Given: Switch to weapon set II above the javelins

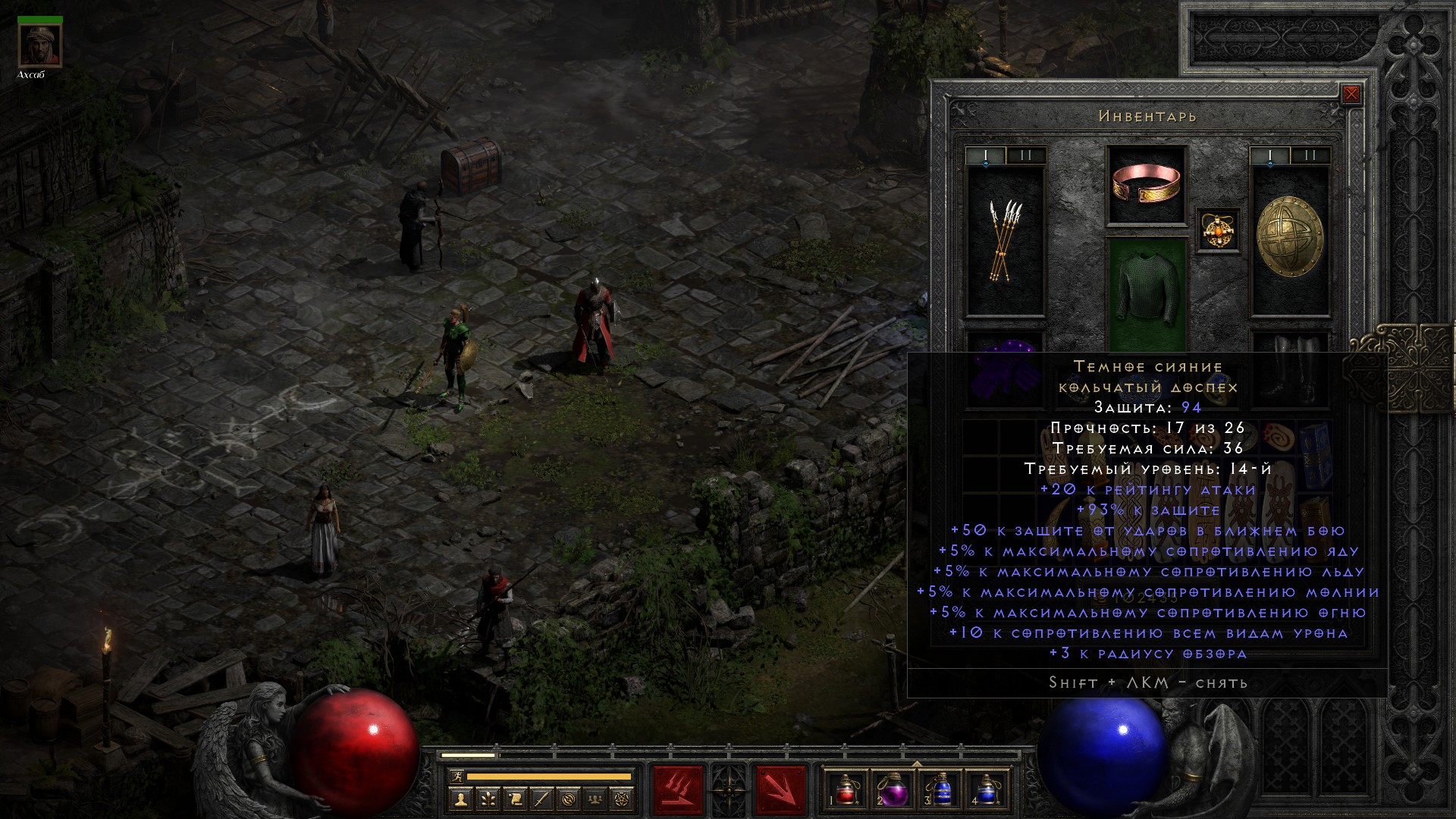Looking at the screenshot, I should 1026,155.
